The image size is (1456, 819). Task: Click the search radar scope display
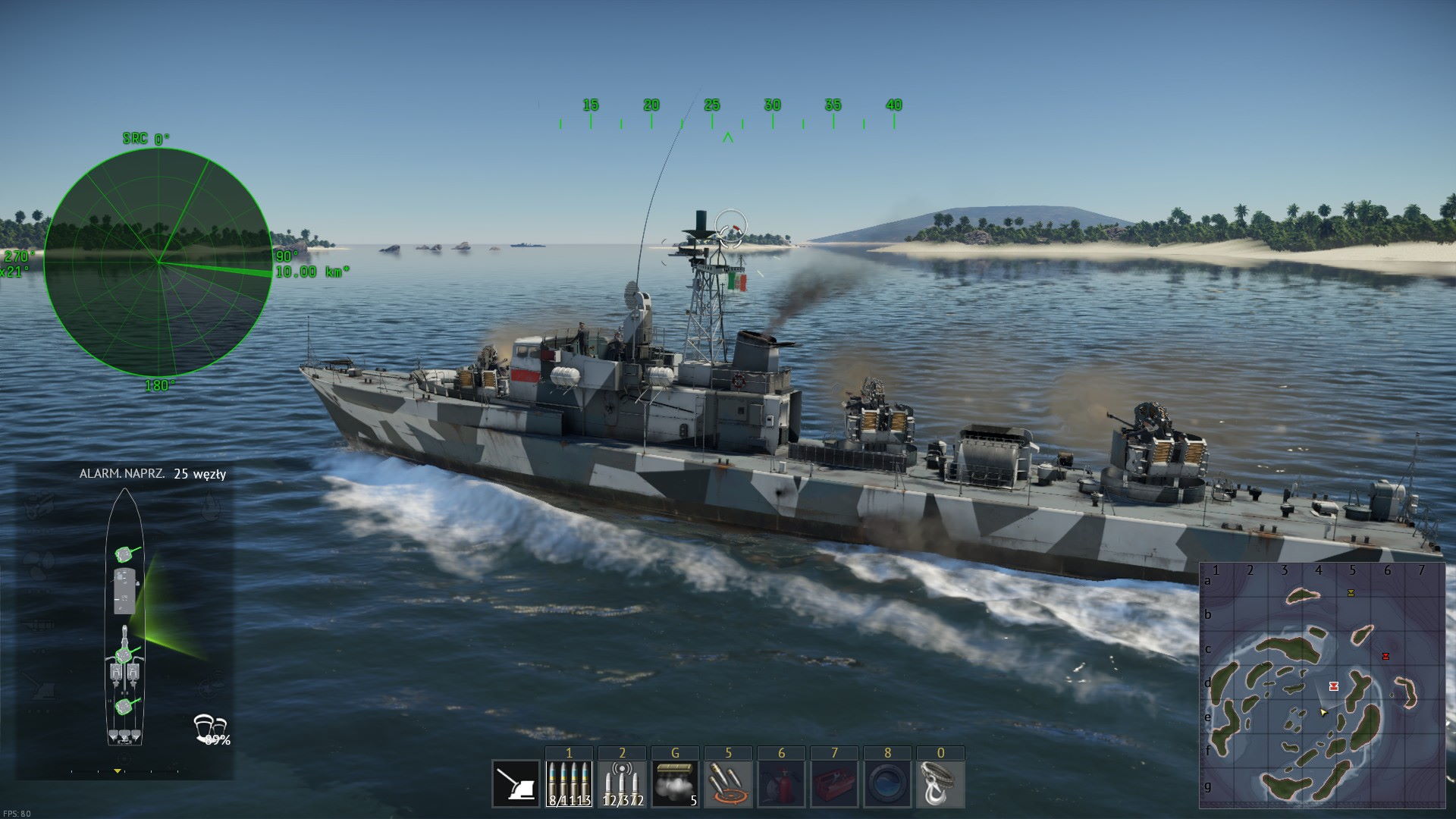click(x=158, y=262)
